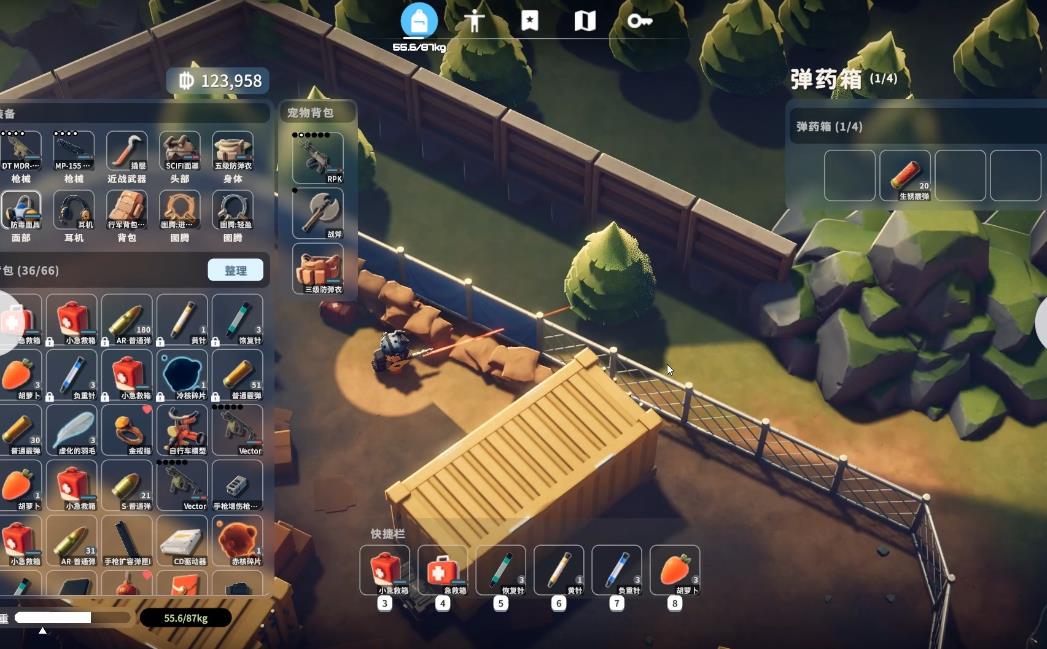Pick the dark blue cold core fragment
The image size is (1047, 649).
(182, 374)
